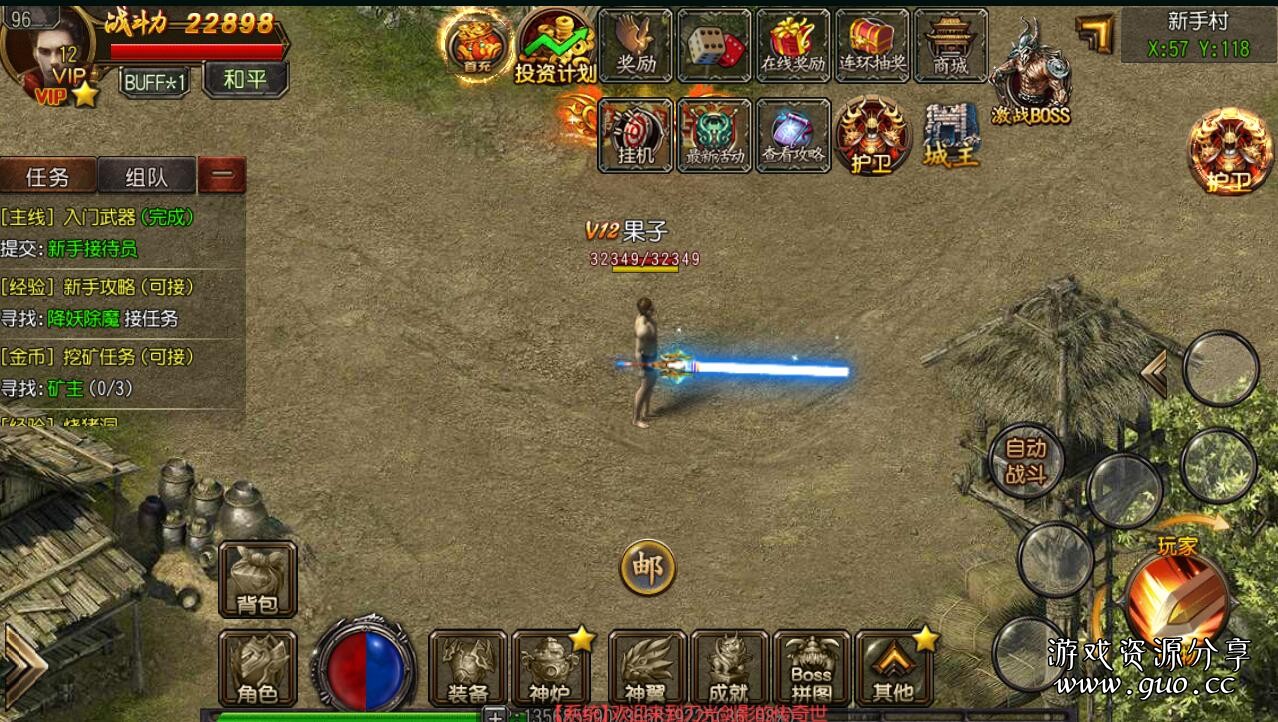
Task: Select the 任务 quest tab
Action: pyautogui.click(x=48, y=177)
